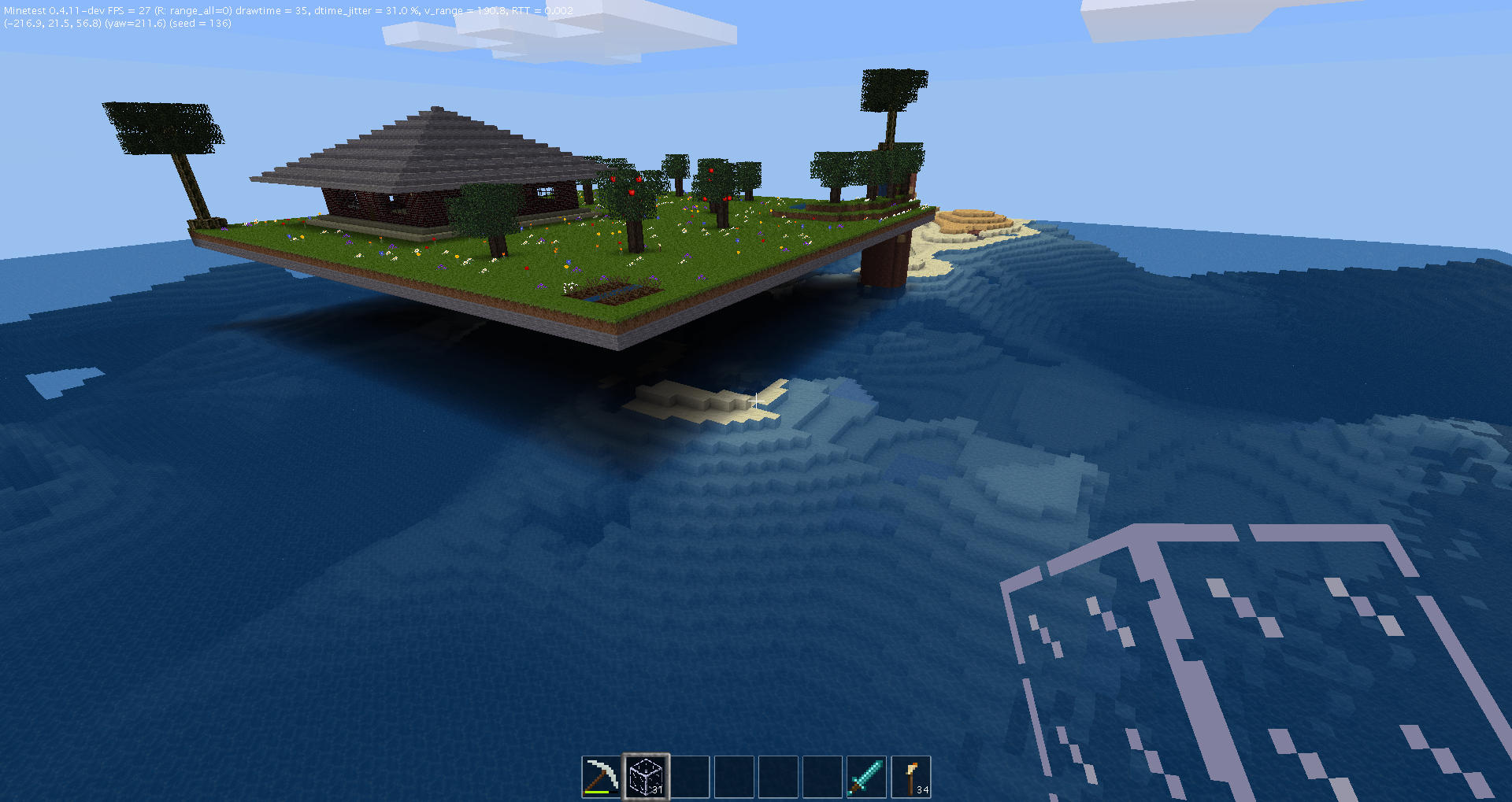Image resolution: width=1512 pixels, height=802 pixels.
Task: Click the crosshair at screen center
Action: (x=756, y=401)
